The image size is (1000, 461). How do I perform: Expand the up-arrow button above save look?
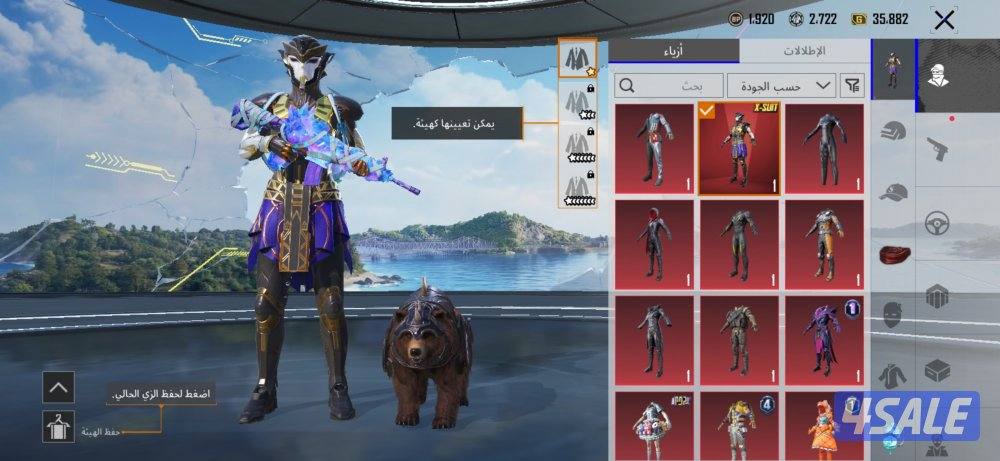coord(58,387)
